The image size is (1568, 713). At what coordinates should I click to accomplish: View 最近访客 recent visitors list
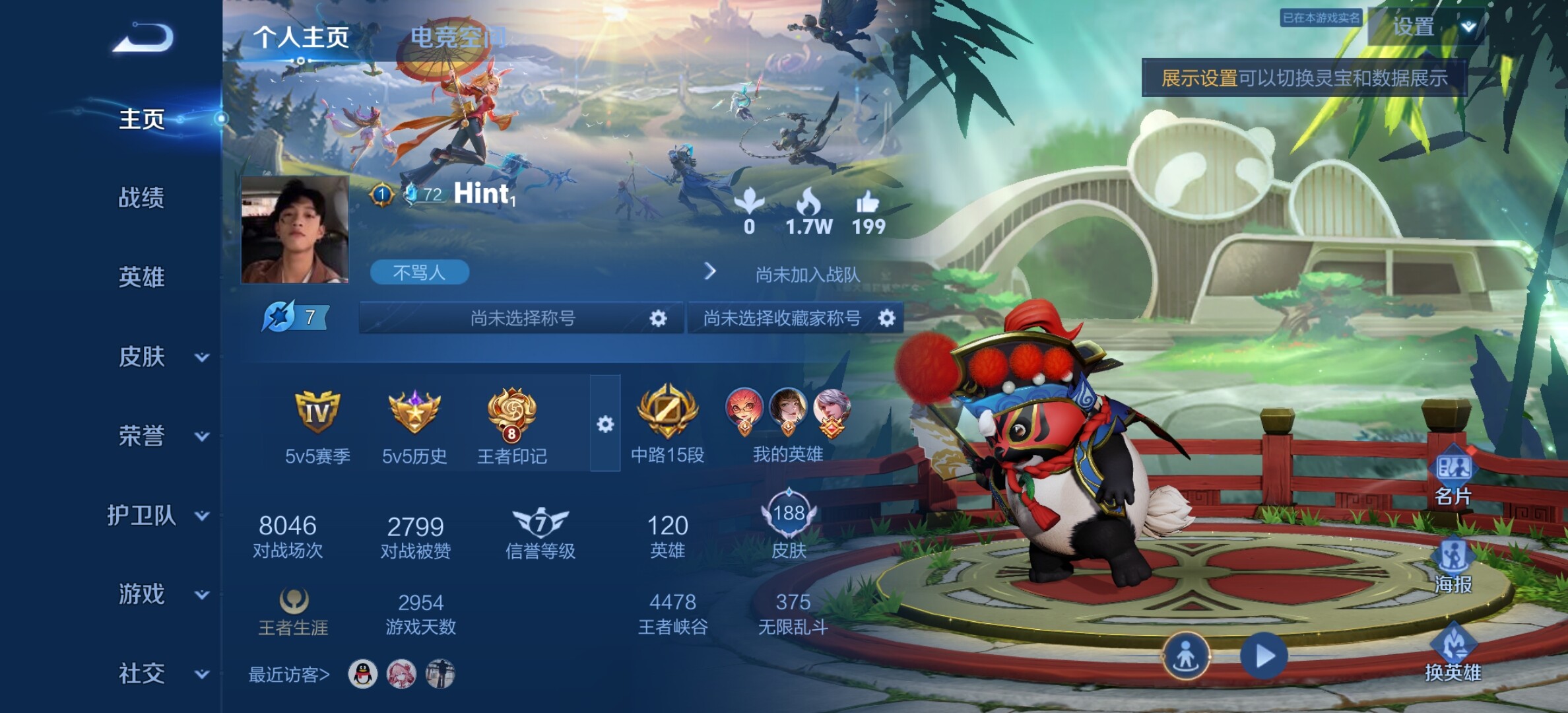click(x=289, y=675)
